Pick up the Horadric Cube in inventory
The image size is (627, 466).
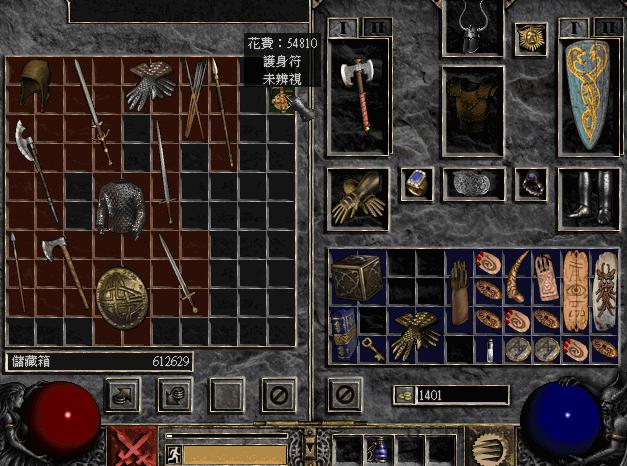(355, 274)
